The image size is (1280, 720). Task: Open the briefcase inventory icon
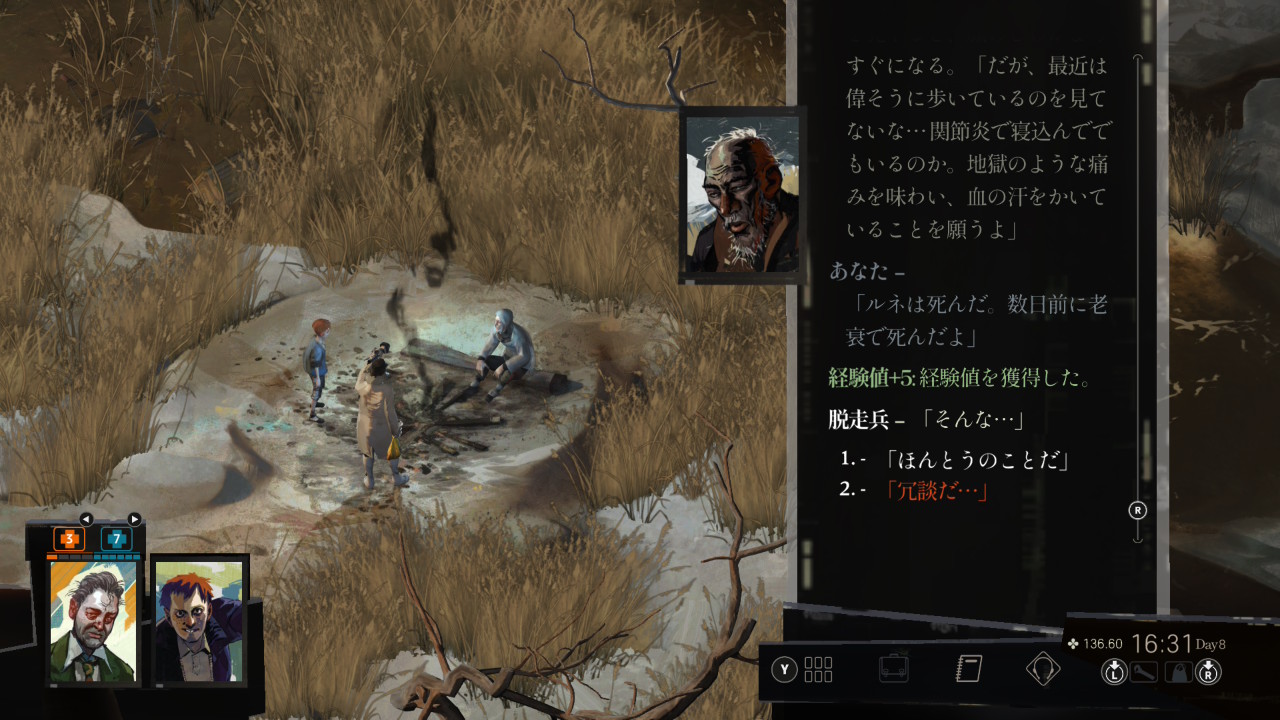click(893, 669)
